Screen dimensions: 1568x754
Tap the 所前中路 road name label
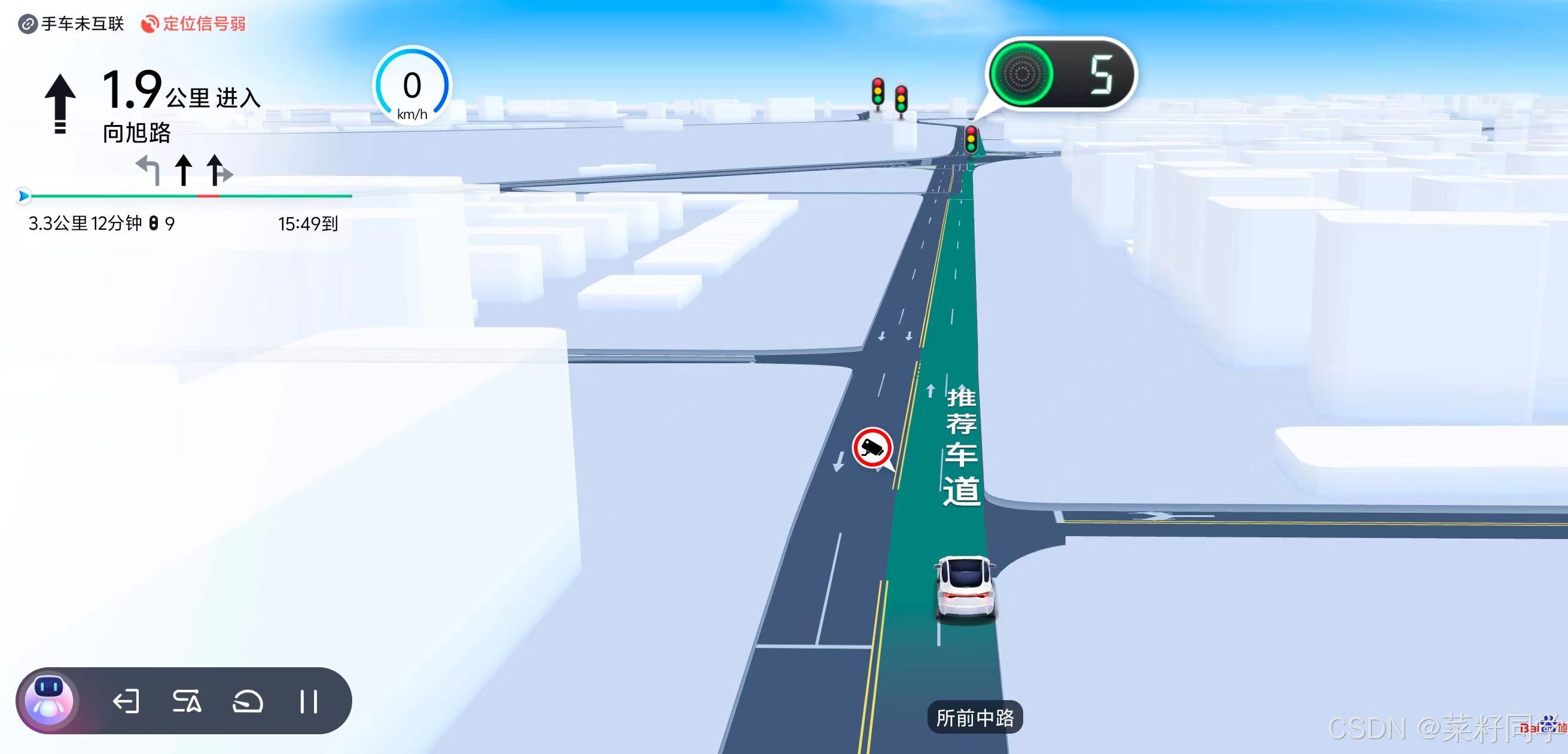pos(975,718)
